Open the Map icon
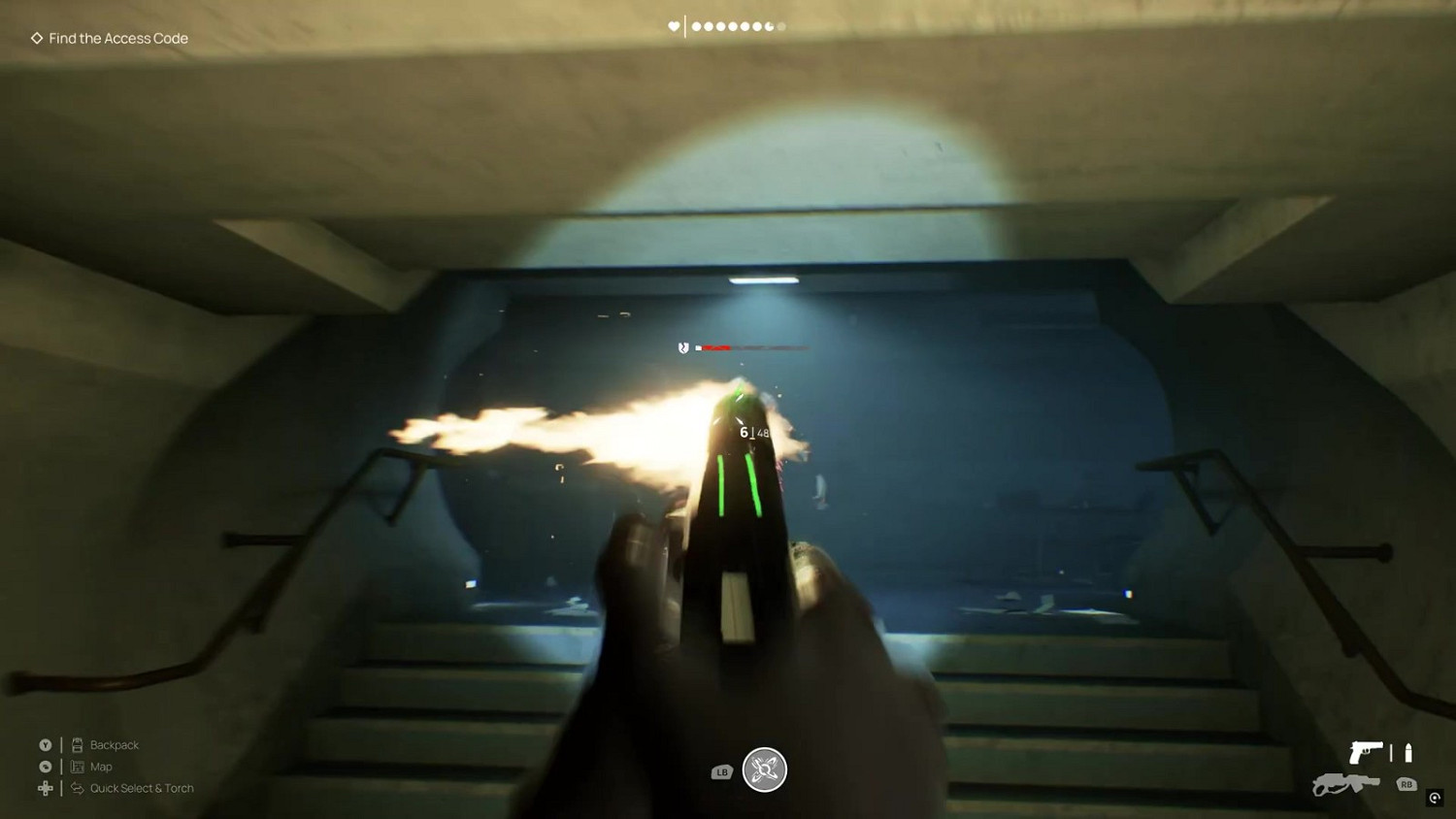Viewport: 1456px width, 819px height. (x=77, y=767)
